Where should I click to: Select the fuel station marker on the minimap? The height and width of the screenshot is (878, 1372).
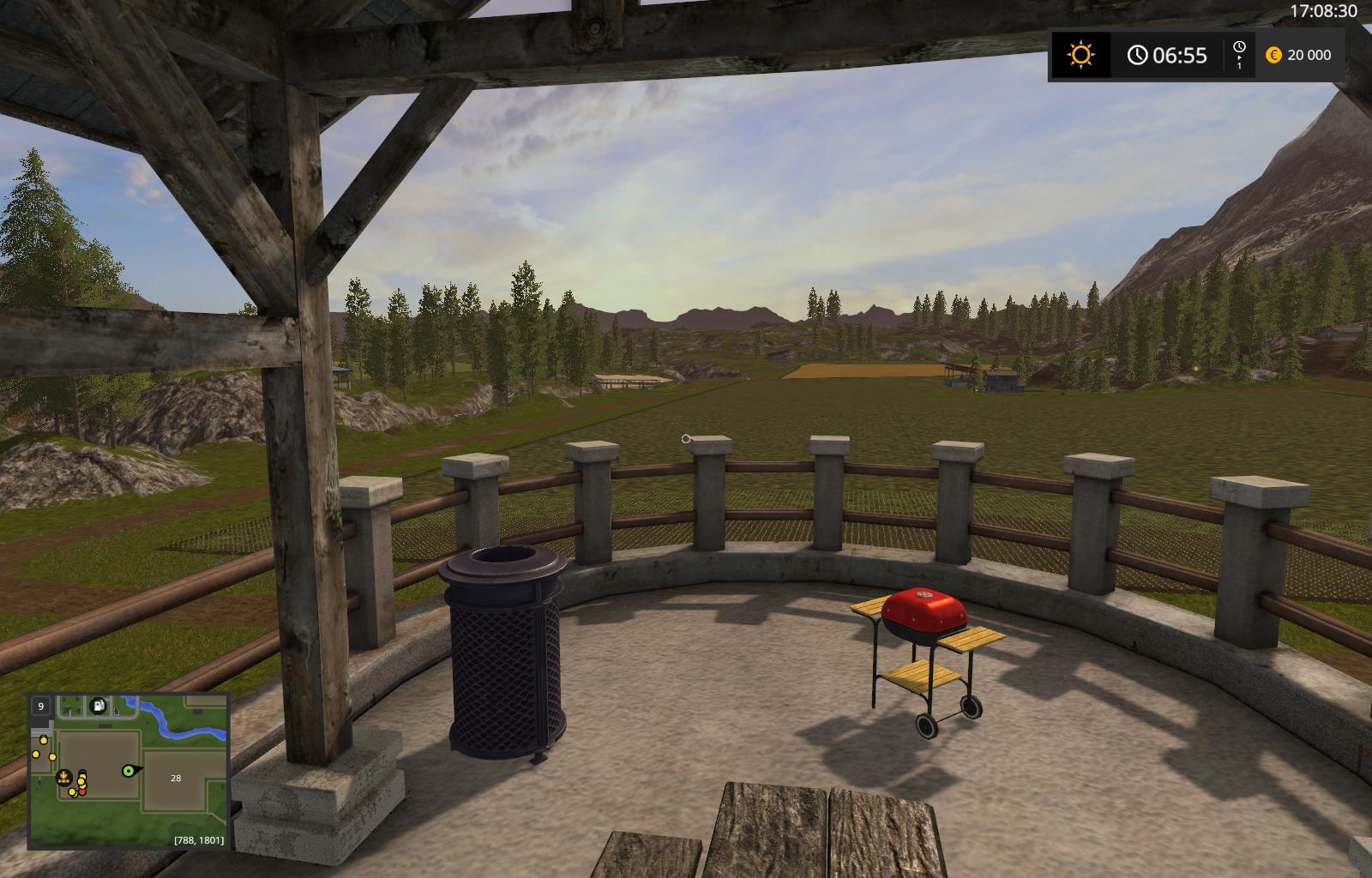[x=99, y=706]
